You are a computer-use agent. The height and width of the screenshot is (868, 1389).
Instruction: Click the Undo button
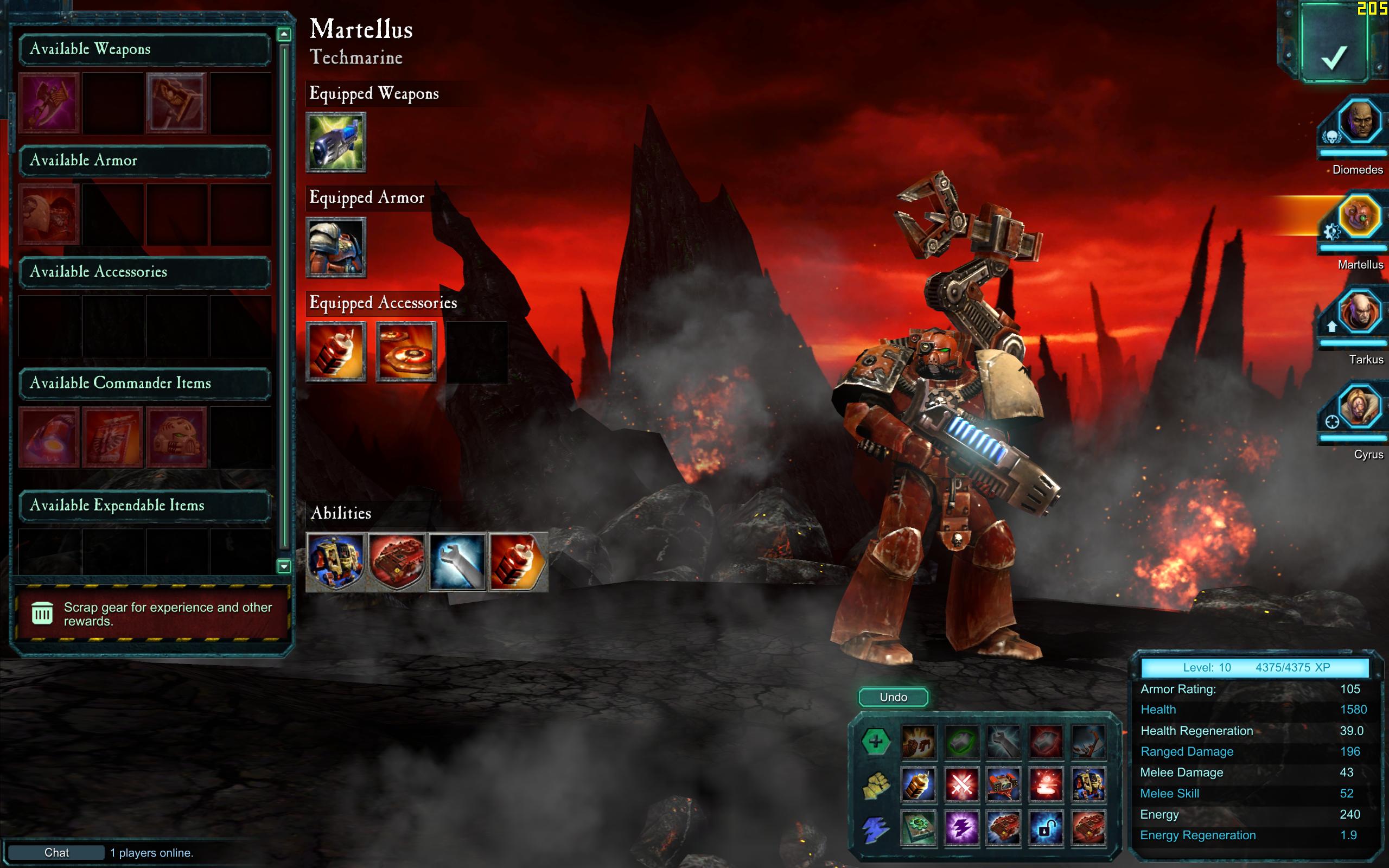pos(893,697)
